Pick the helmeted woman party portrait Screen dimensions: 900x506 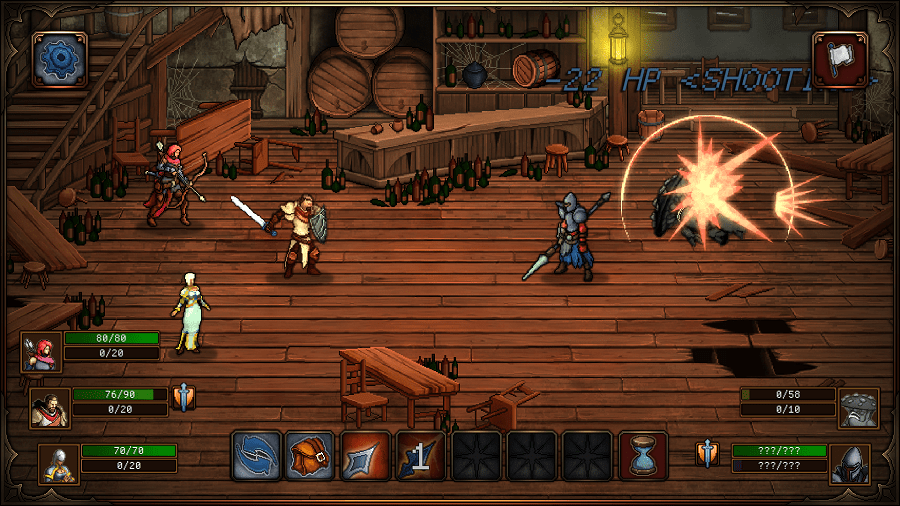pos(58,463)
